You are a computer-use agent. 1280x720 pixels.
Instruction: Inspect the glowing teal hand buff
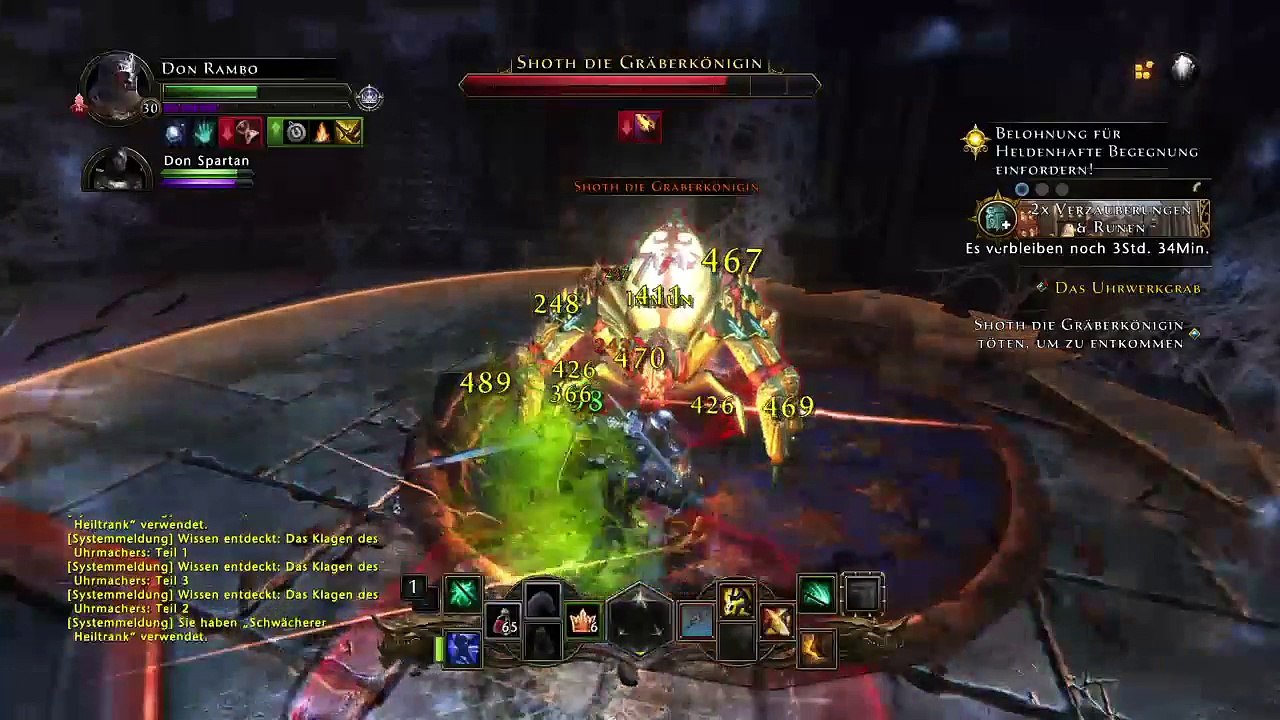point(204,131)
